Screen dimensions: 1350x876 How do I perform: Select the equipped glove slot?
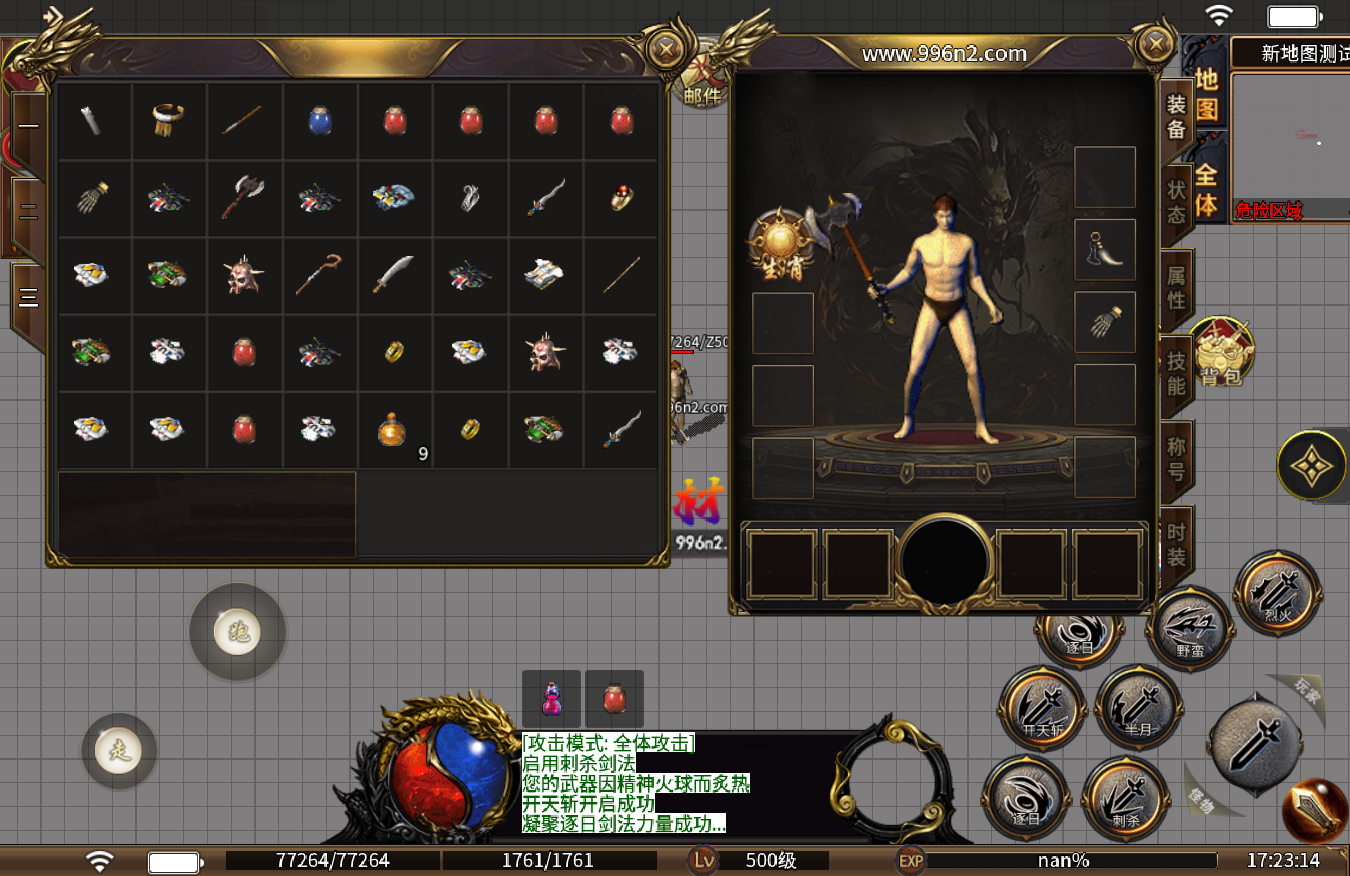point(1104,322)
